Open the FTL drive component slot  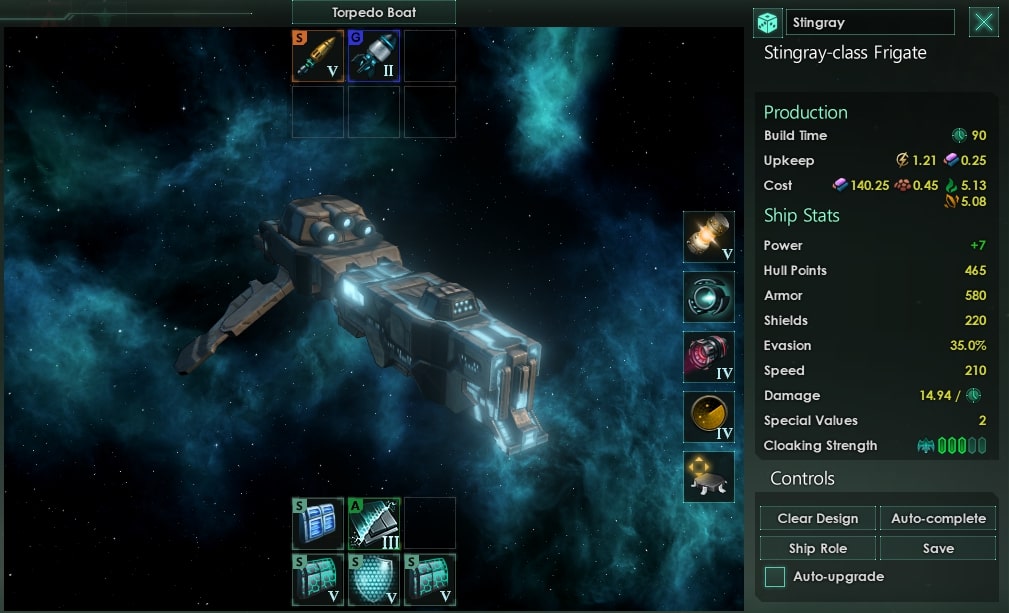[709, 297]
